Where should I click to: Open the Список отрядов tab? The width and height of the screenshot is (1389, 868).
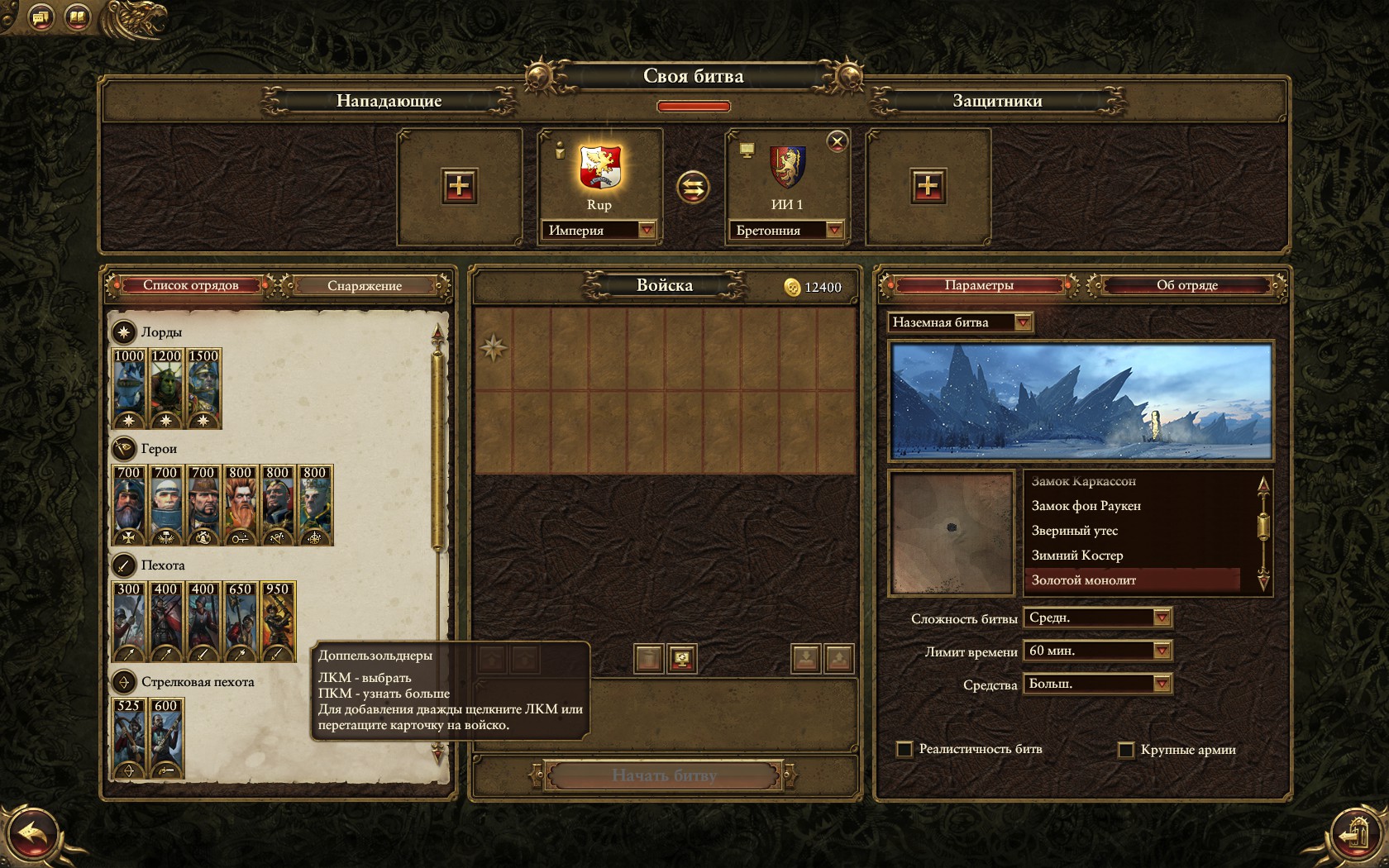[x=191, y=286]
